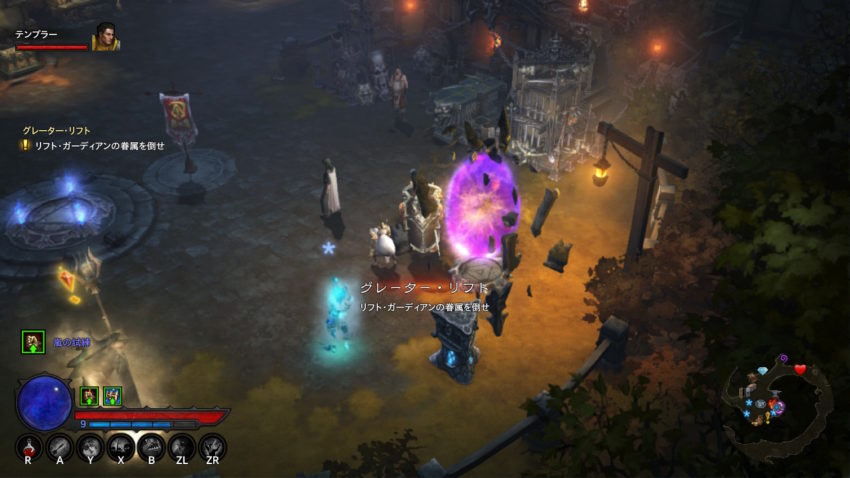Select the bluish buff icon above the health bar
850x478 pixels.
click(x=112, y=396)
